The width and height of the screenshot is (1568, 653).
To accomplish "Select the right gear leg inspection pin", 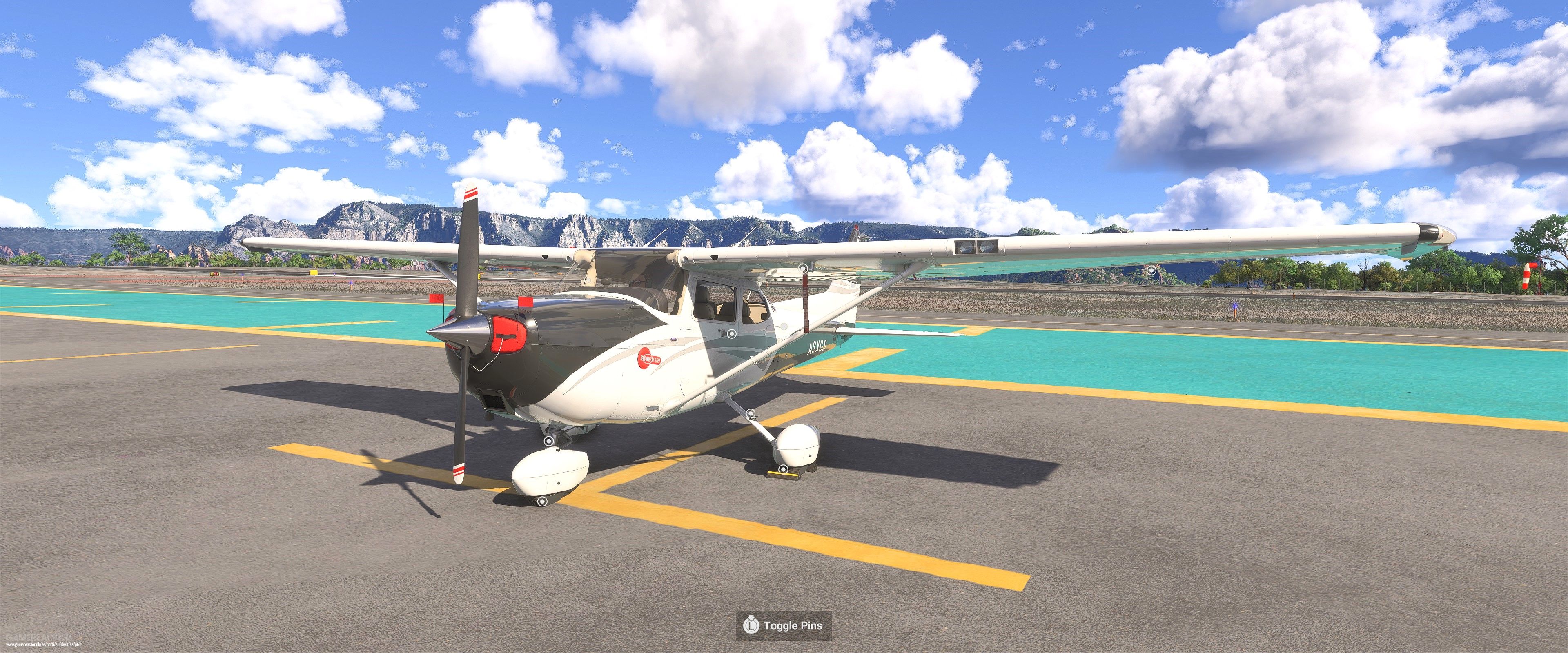I will 751,412.
